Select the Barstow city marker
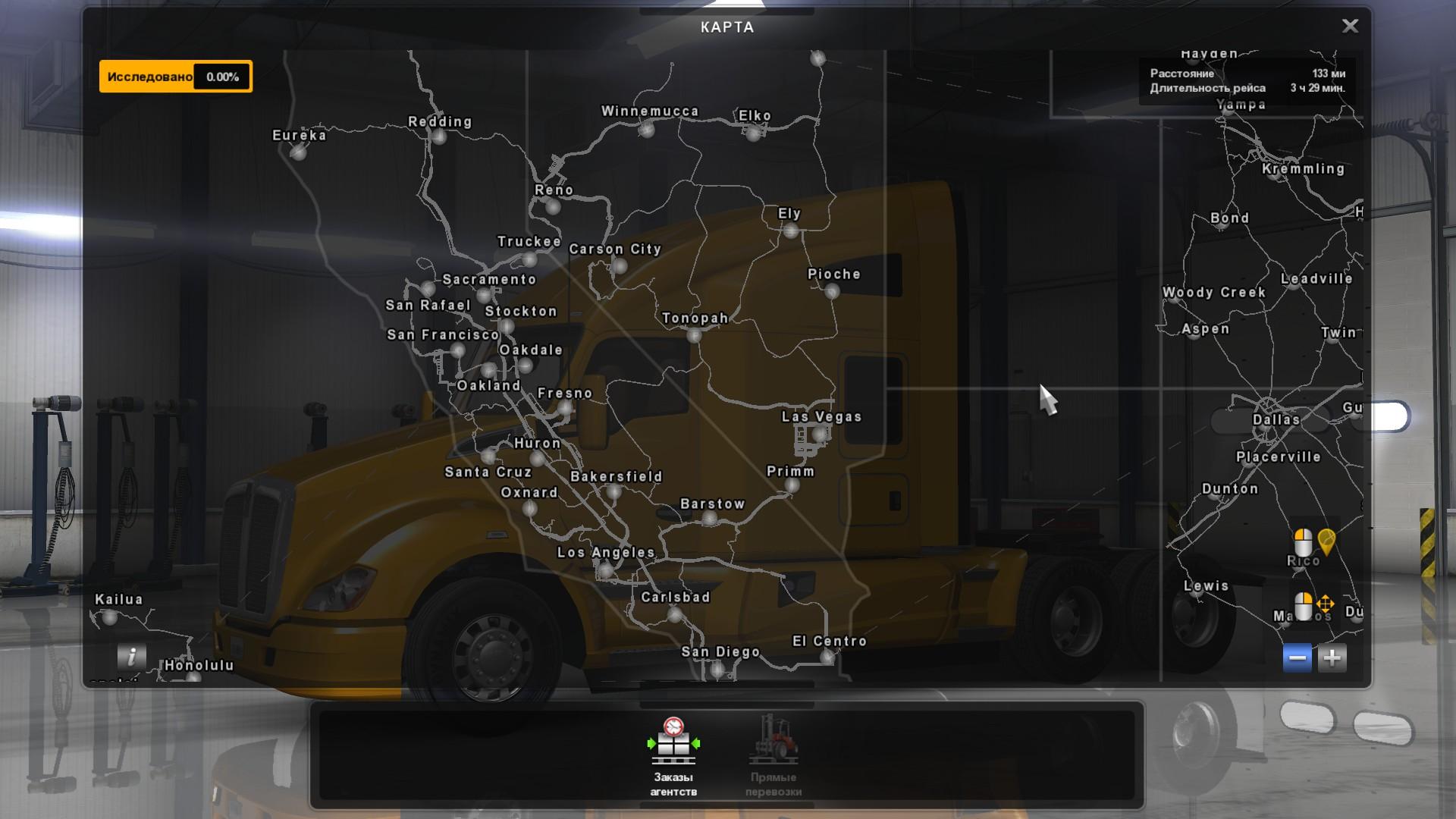This screenshot has width=1456, height=819. (x=709, y=519)
